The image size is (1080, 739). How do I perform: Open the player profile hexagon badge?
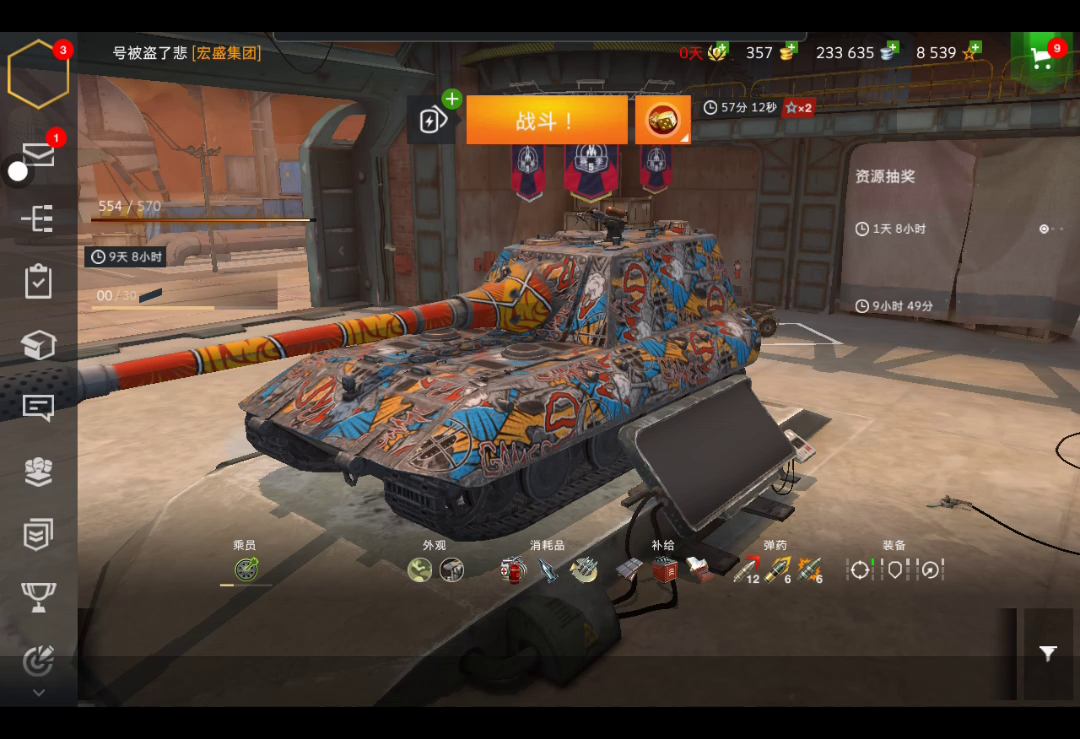tap(38, 74)
